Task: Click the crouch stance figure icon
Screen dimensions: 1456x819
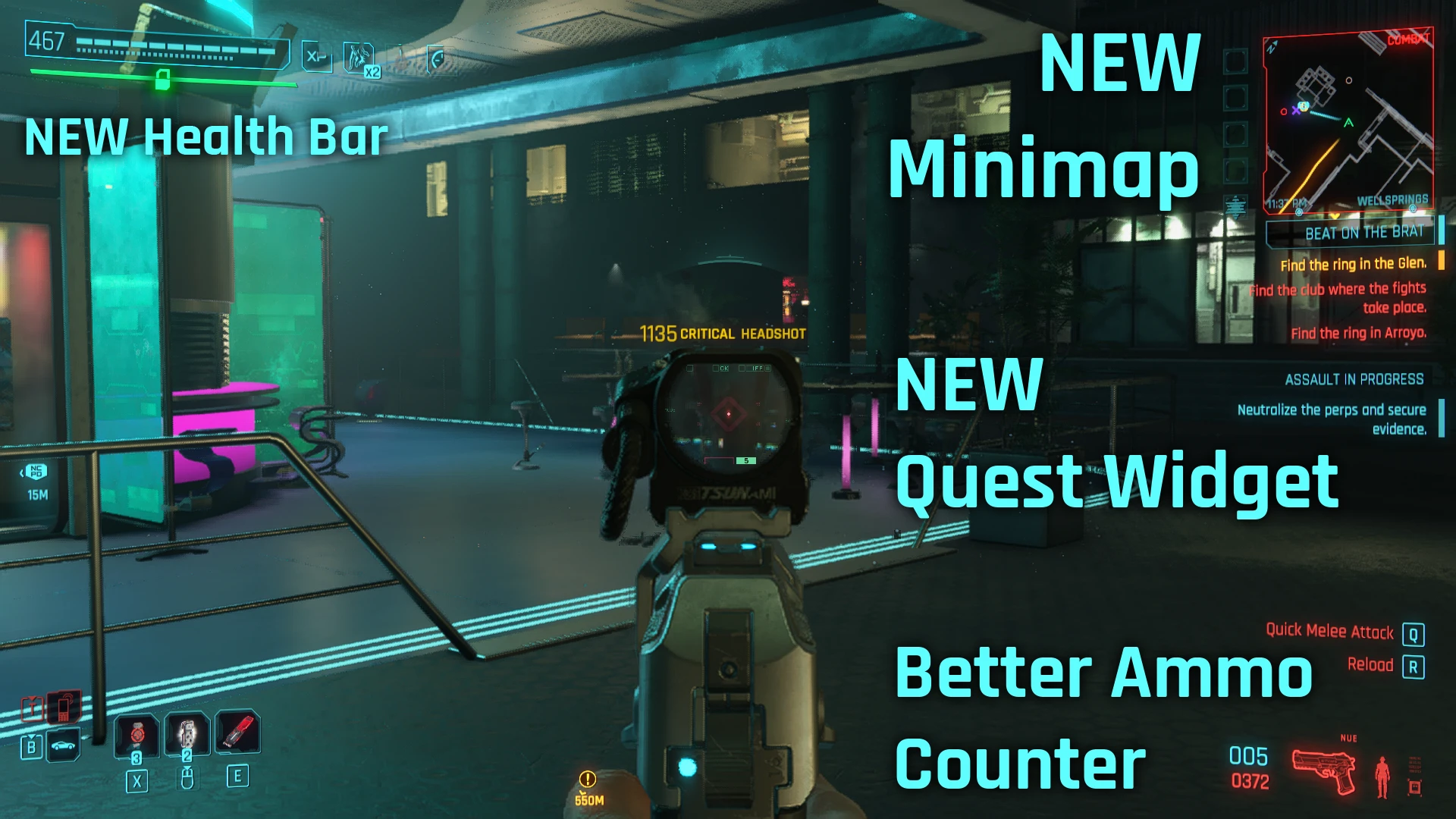Action: [x=1382, y=775]
